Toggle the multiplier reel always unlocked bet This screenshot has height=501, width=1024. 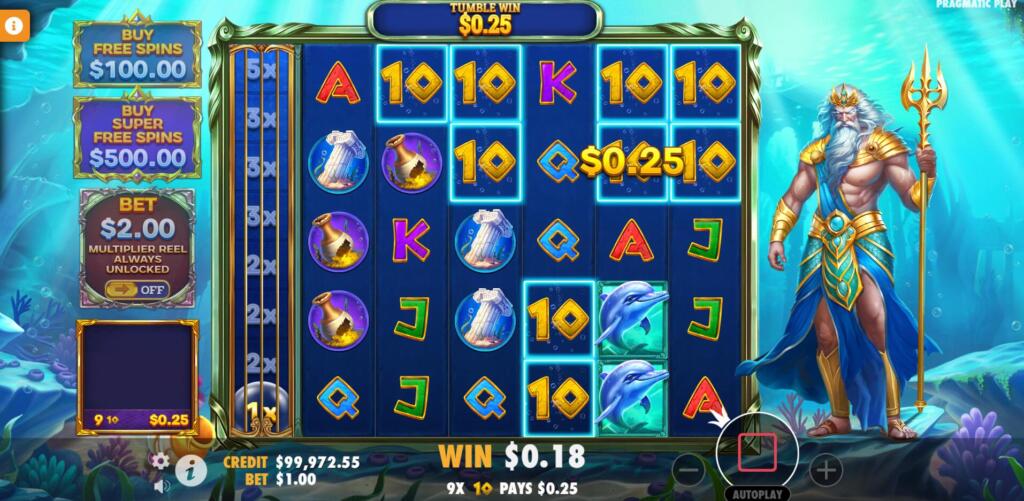137,289
